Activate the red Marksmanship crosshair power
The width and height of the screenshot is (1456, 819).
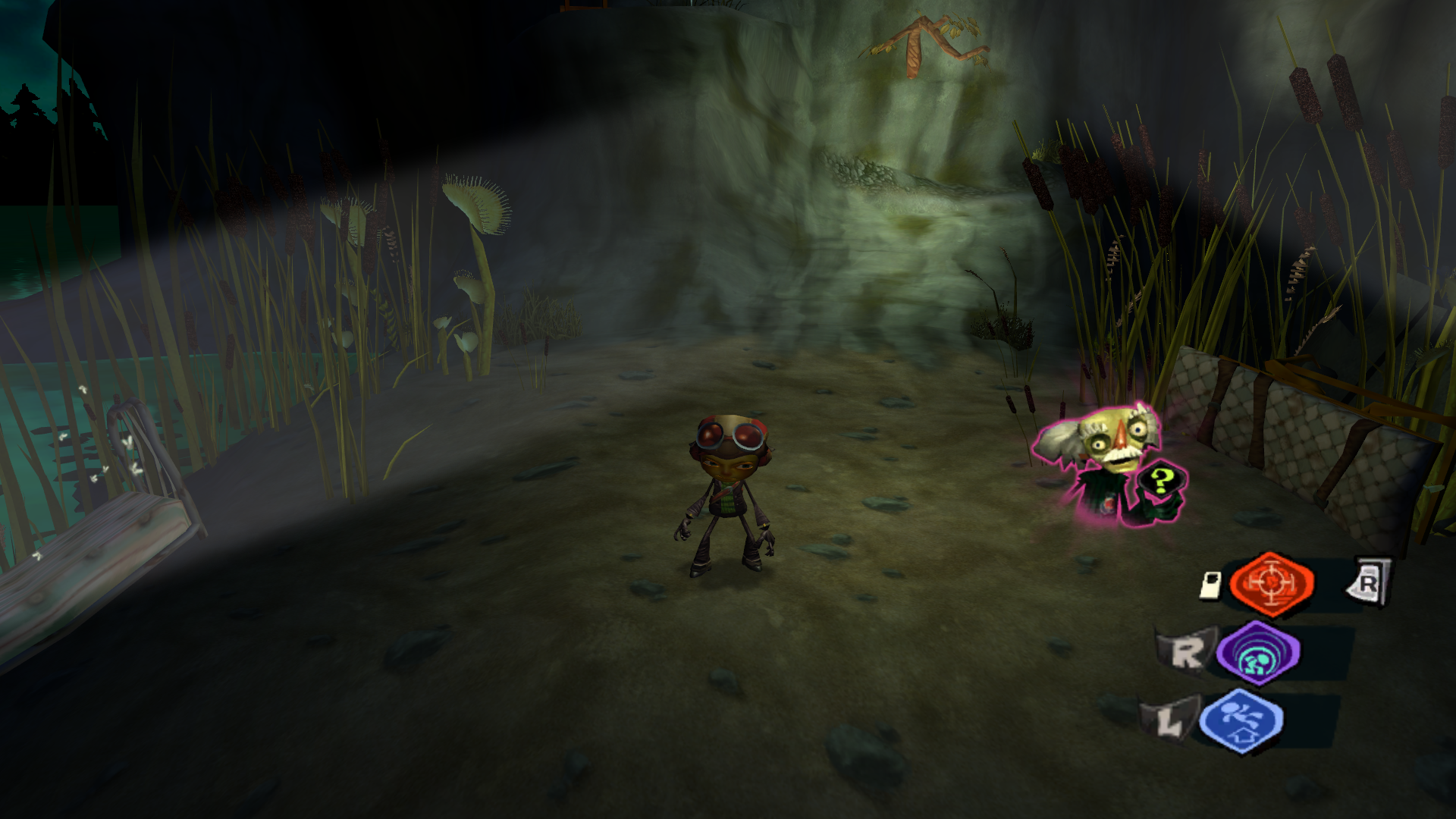coord(1272,583)
